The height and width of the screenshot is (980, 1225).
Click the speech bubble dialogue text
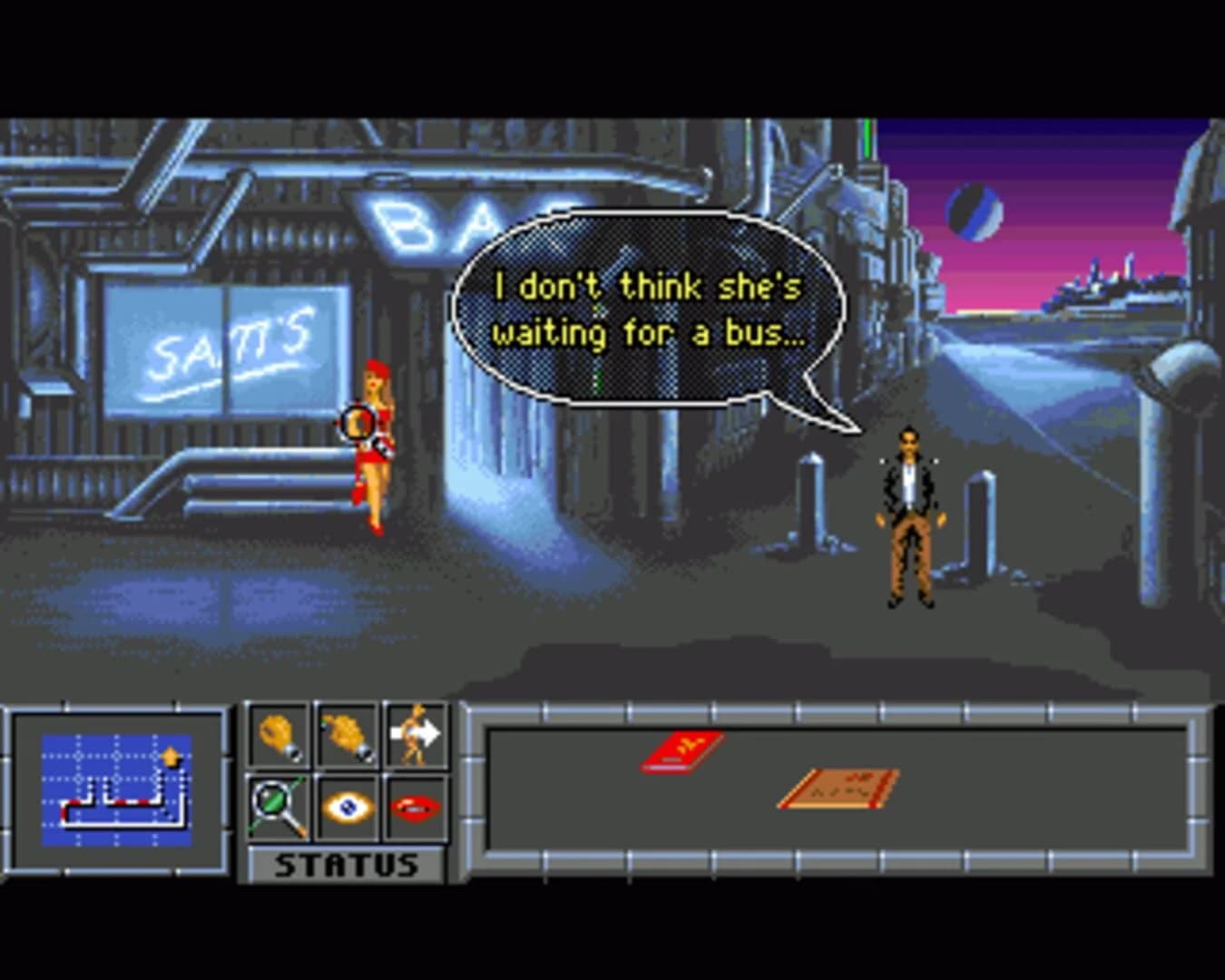[x=646, y=309]
